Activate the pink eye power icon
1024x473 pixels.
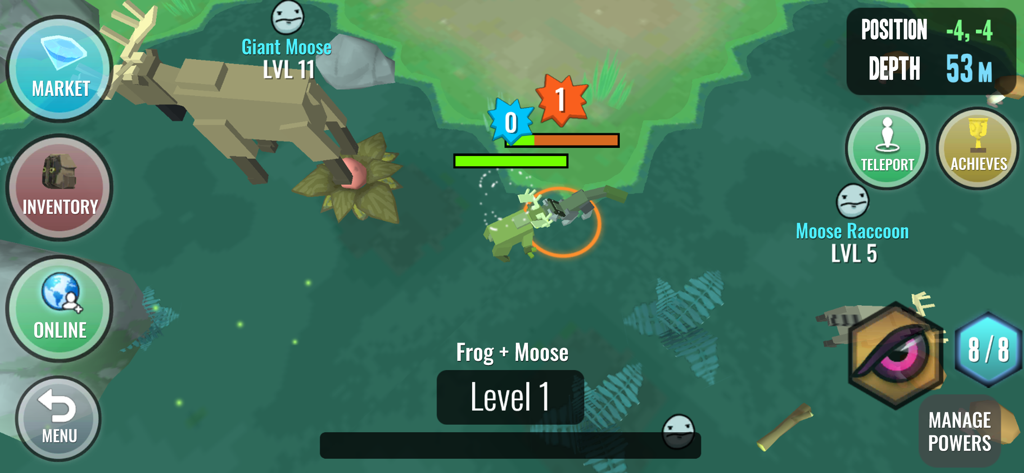(894, 355)
